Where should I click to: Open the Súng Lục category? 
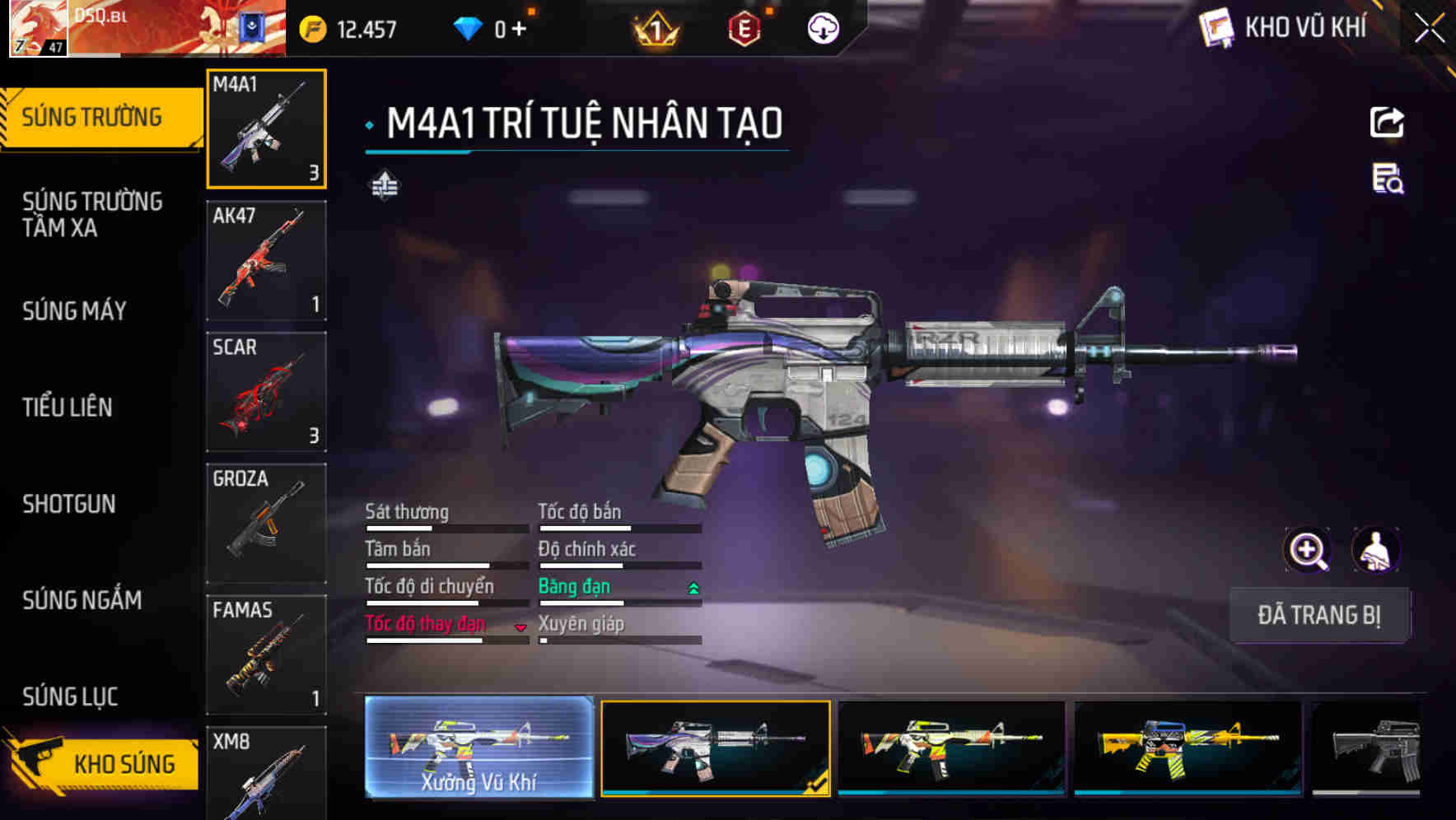point(70,697)
